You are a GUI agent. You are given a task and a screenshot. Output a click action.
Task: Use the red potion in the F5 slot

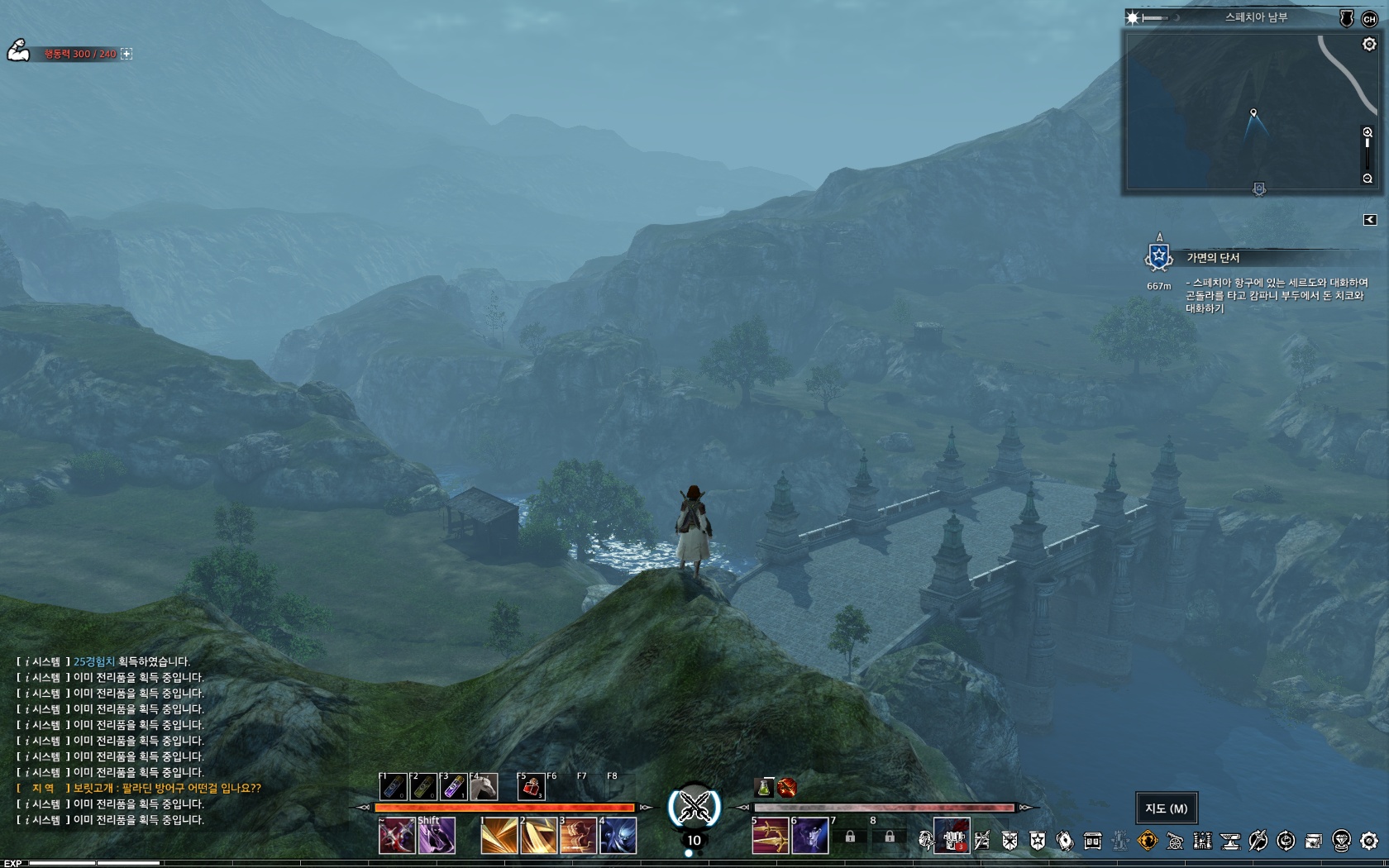(531, 787)
